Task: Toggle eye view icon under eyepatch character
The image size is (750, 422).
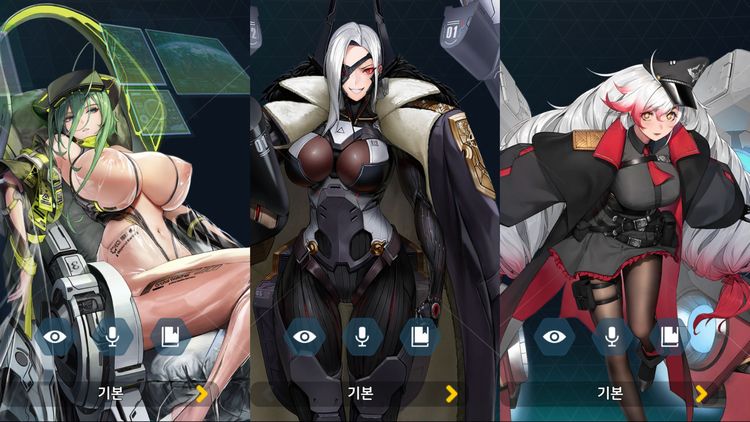Action: 305,337
